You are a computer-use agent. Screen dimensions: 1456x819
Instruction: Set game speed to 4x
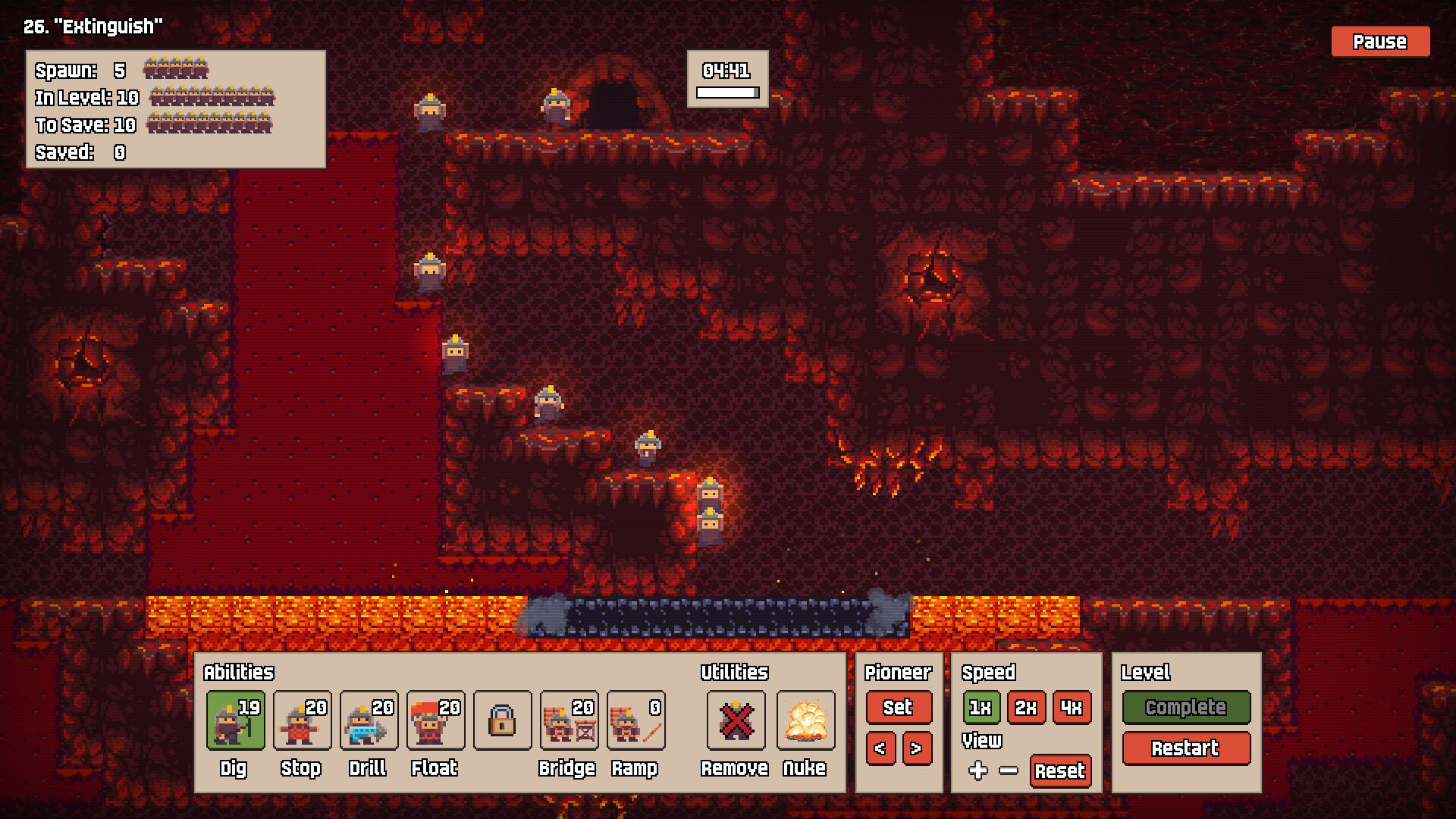(1072, 708)
